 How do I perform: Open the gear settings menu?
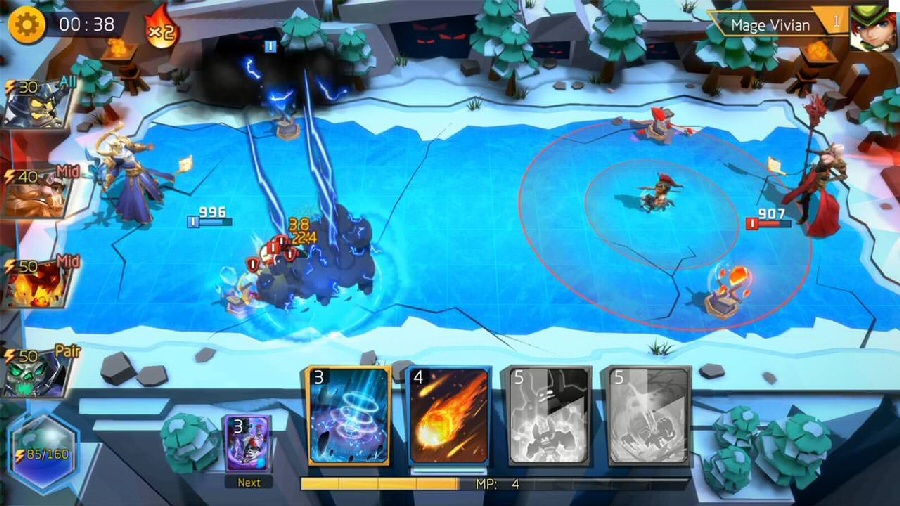pyautogui.click(x=27, y=24)
